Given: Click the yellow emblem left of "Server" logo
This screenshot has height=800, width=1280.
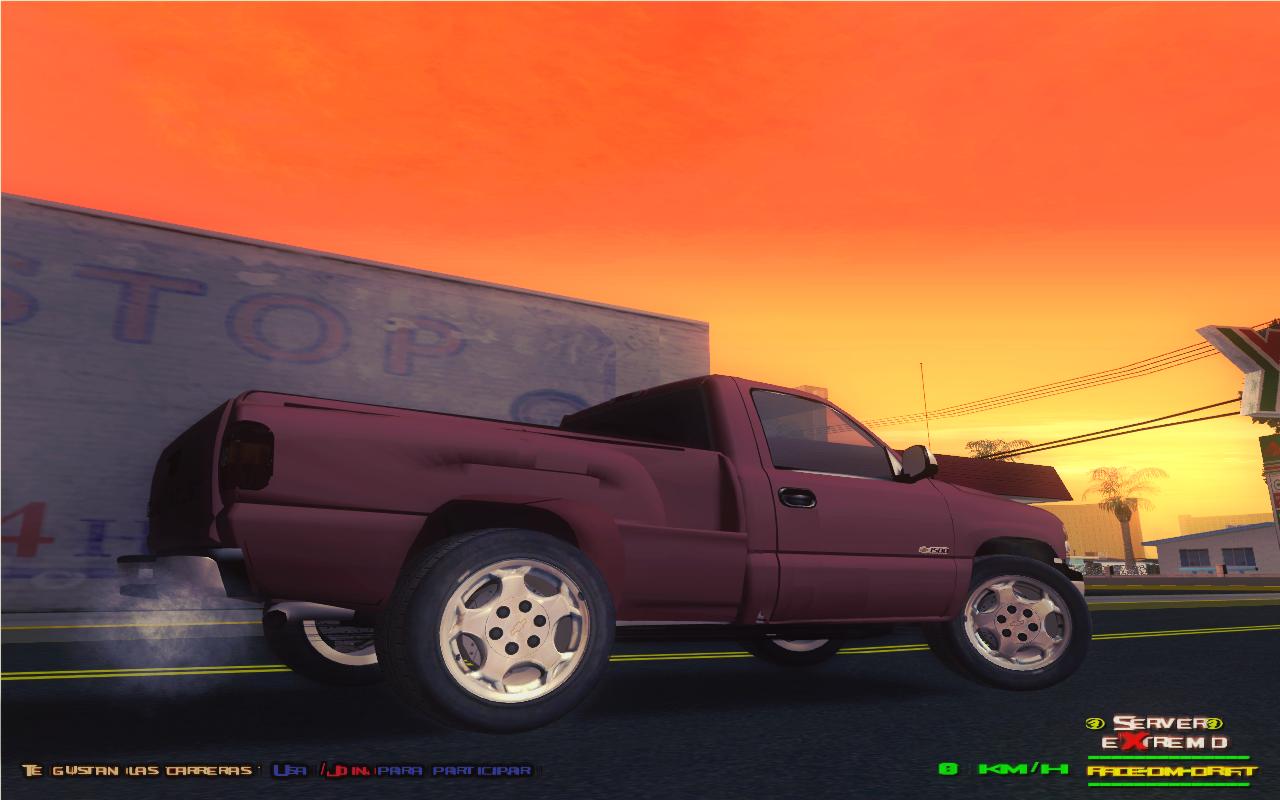Looking at the screenshot, I should (x=1095, y=723).
